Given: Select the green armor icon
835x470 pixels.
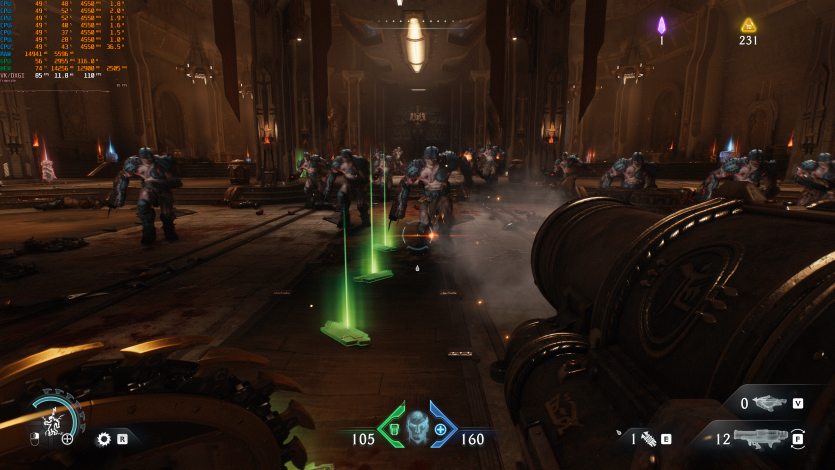Looking at the screenshot, I should (x=393, y=429).
